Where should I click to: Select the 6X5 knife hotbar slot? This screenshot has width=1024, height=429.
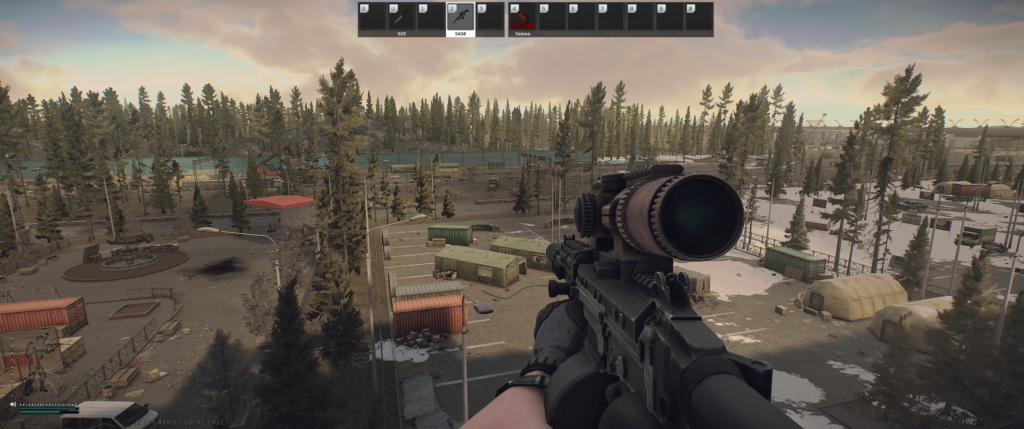(401, 17)
